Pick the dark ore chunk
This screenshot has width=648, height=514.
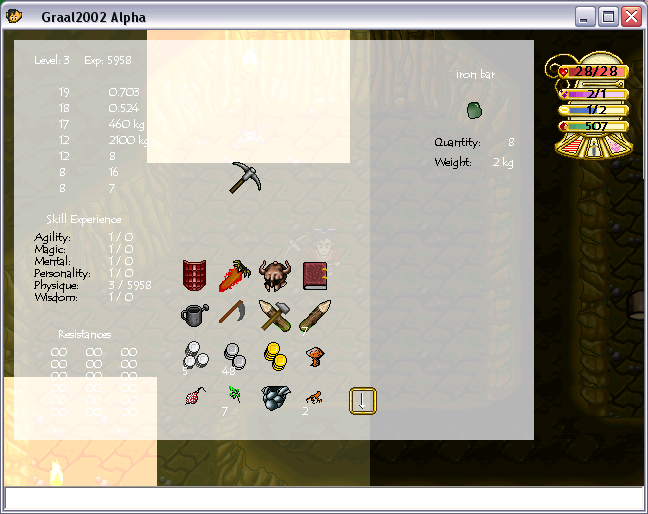coord(273,398)
